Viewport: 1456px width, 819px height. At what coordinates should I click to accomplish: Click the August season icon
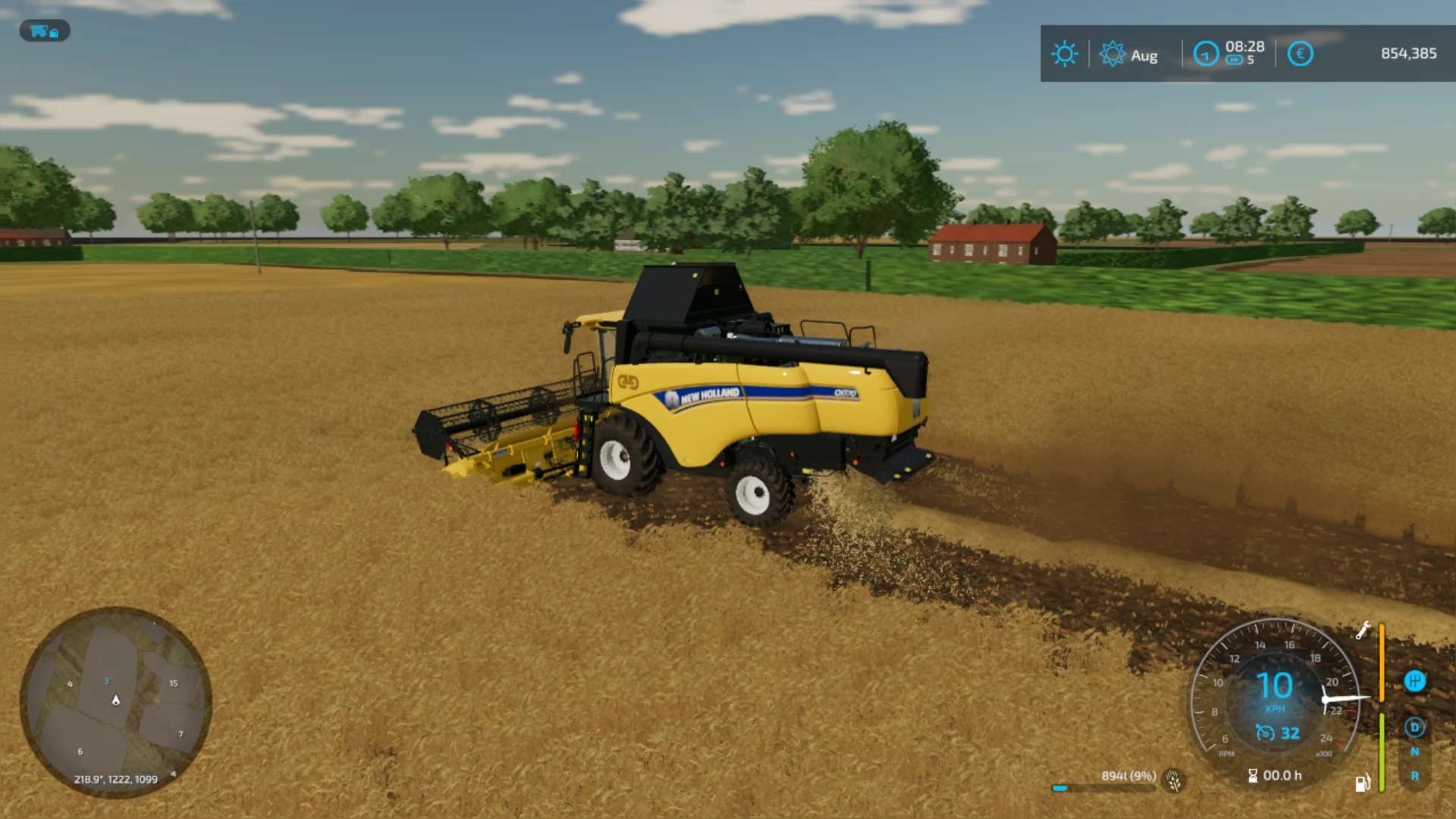pos(1112,54)
